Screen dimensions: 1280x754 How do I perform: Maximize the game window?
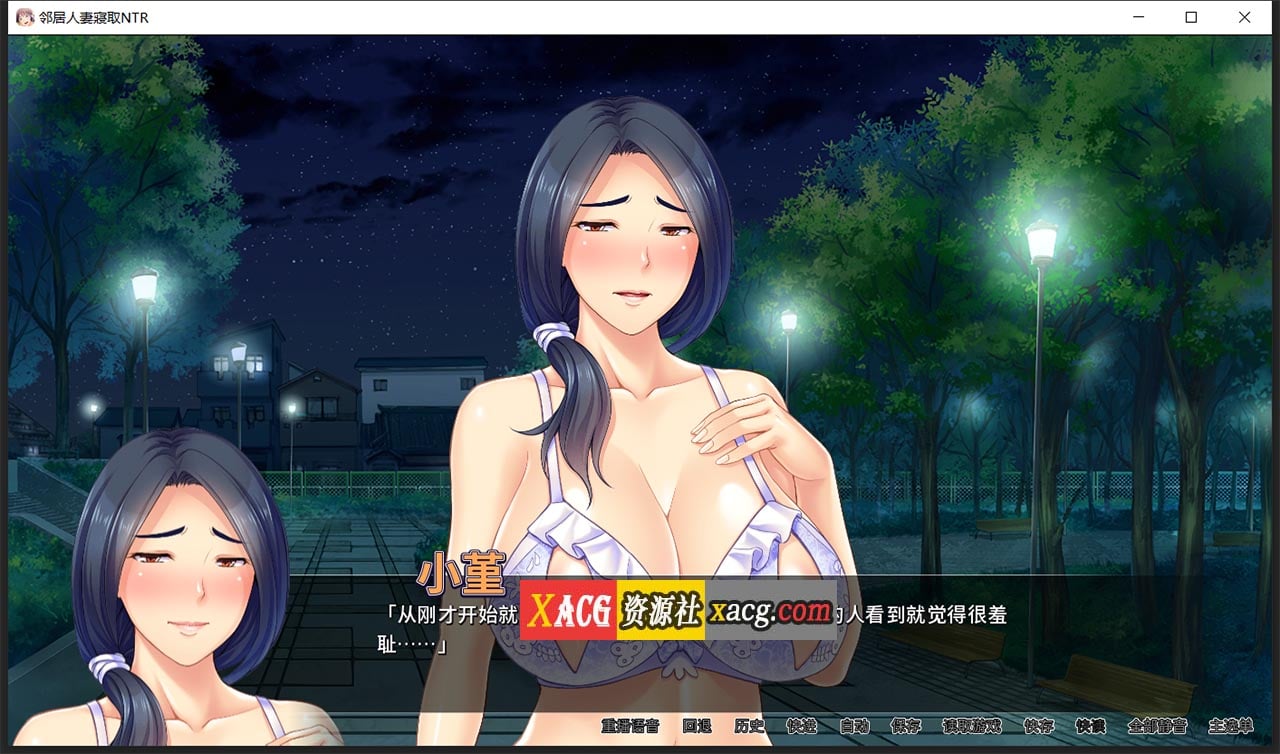[1190, 16]
